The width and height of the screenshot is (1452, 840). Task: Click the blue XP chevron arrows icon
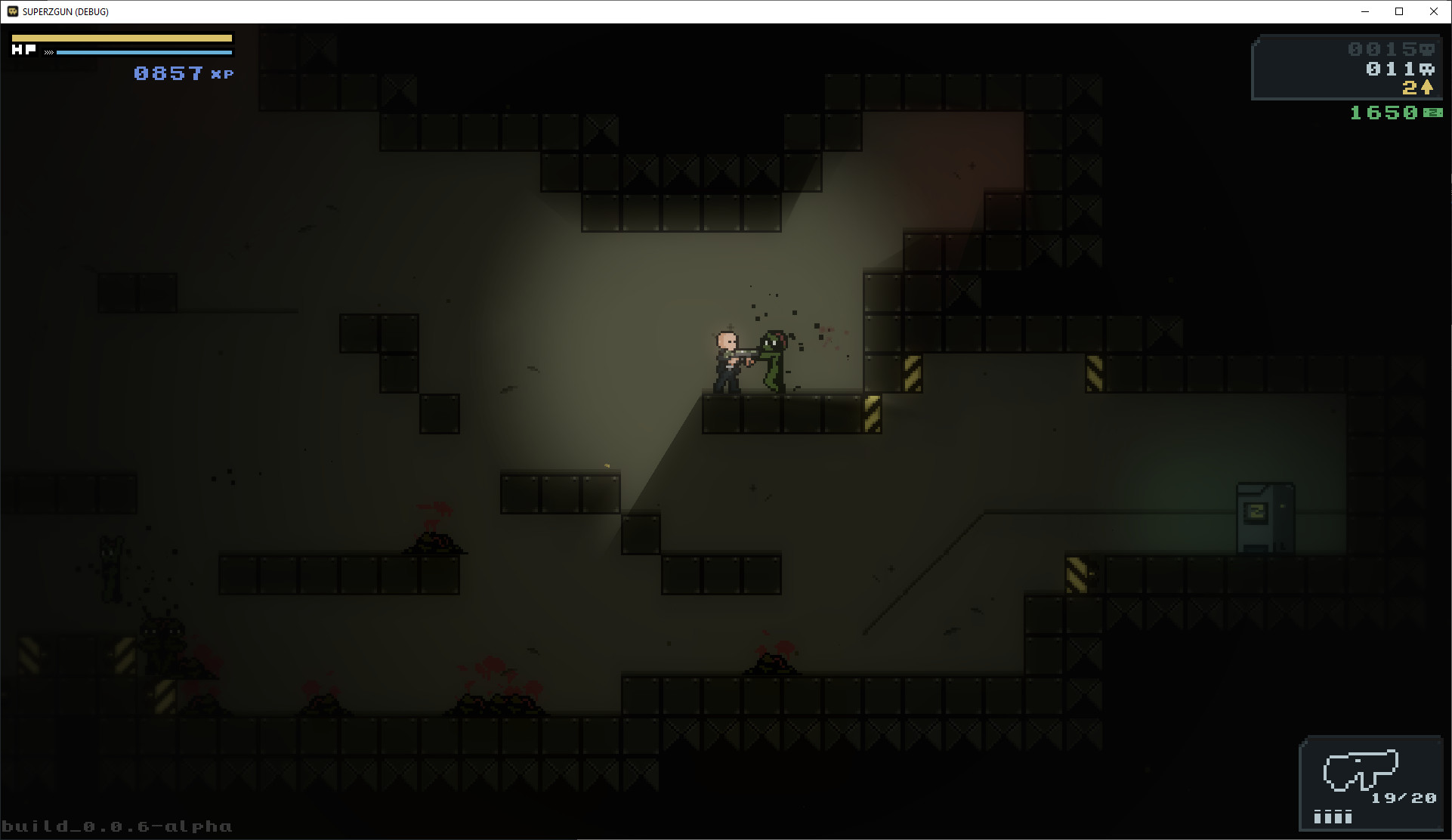tap(49, 51)
